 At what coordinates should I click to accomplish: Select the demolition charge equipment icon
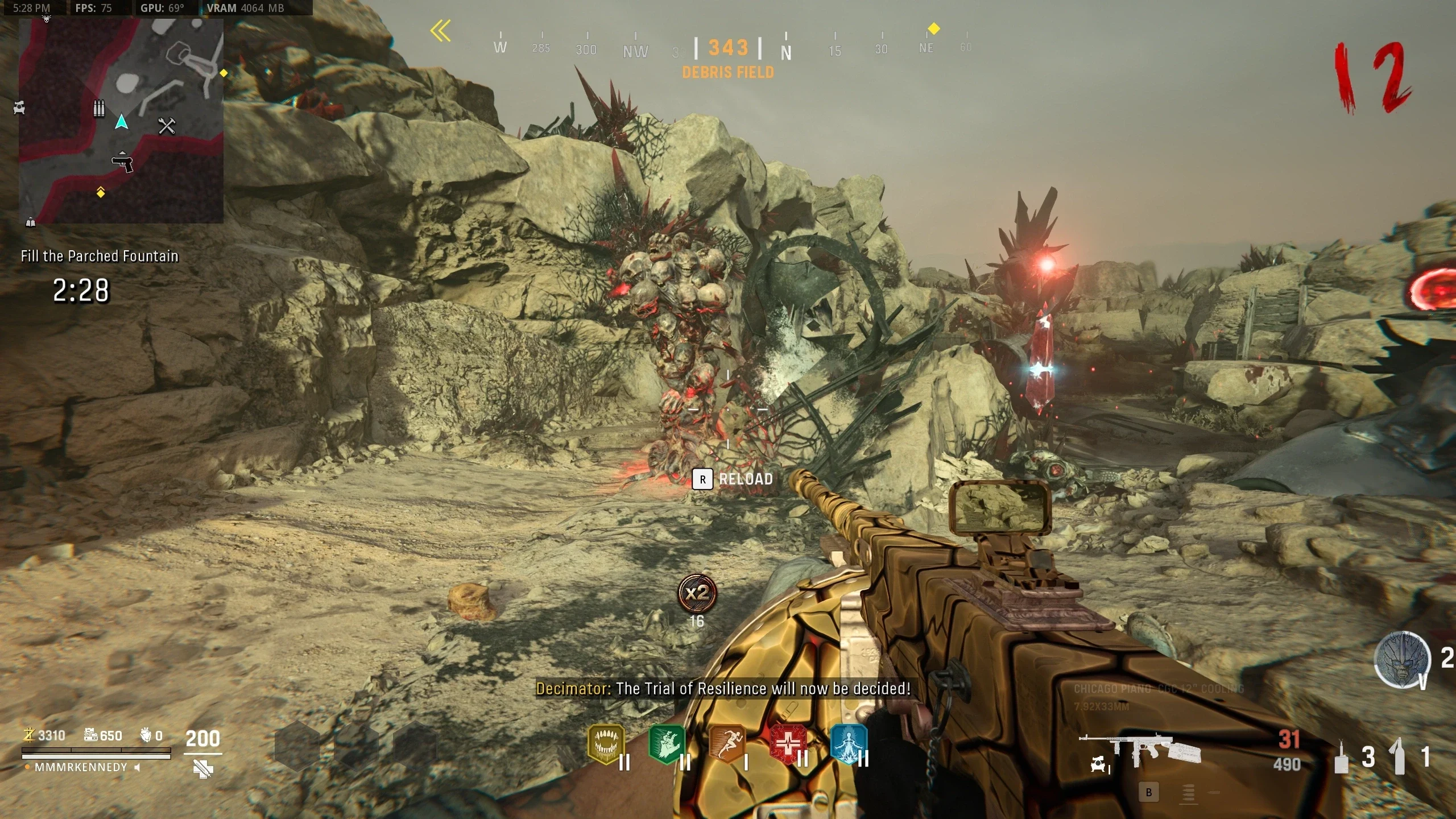click(1342, 758)
